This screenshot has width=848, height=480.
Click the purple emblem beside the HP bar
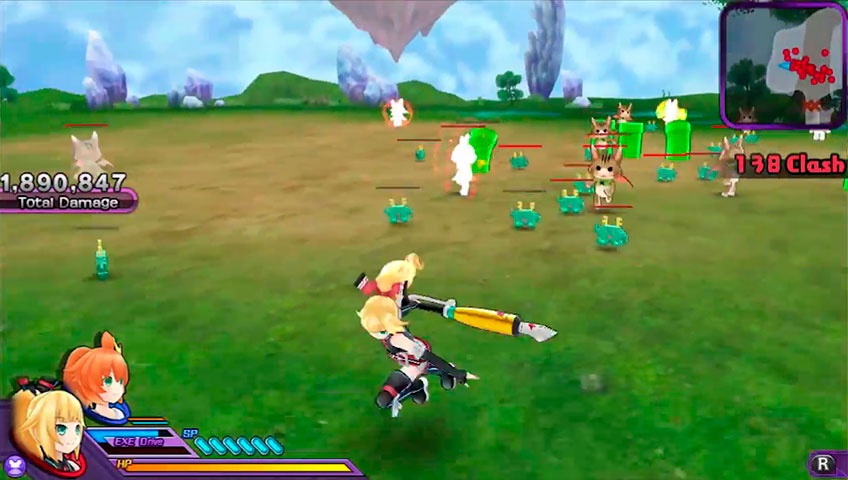[15, 465]
